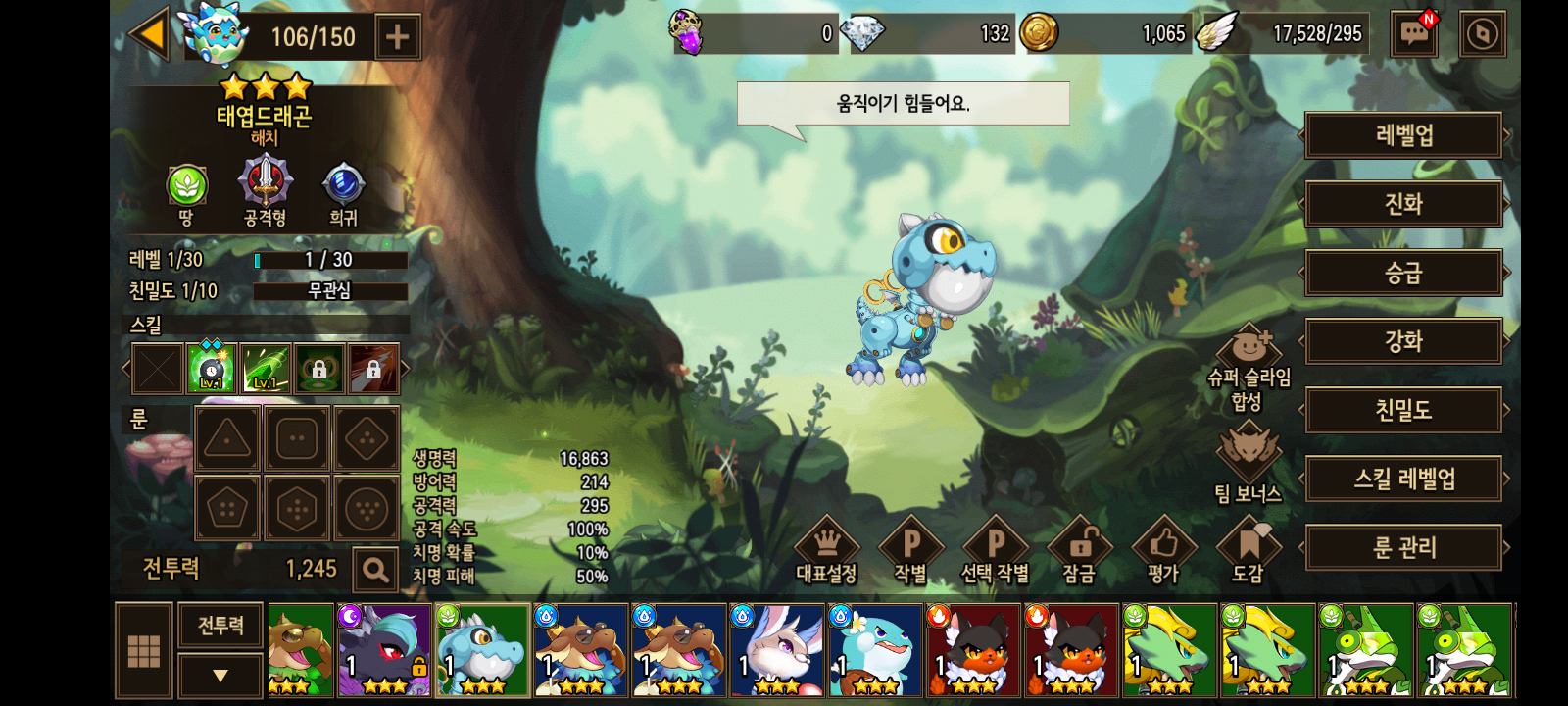
Task: Toggle the grid view button
Action: click(144, 651)
